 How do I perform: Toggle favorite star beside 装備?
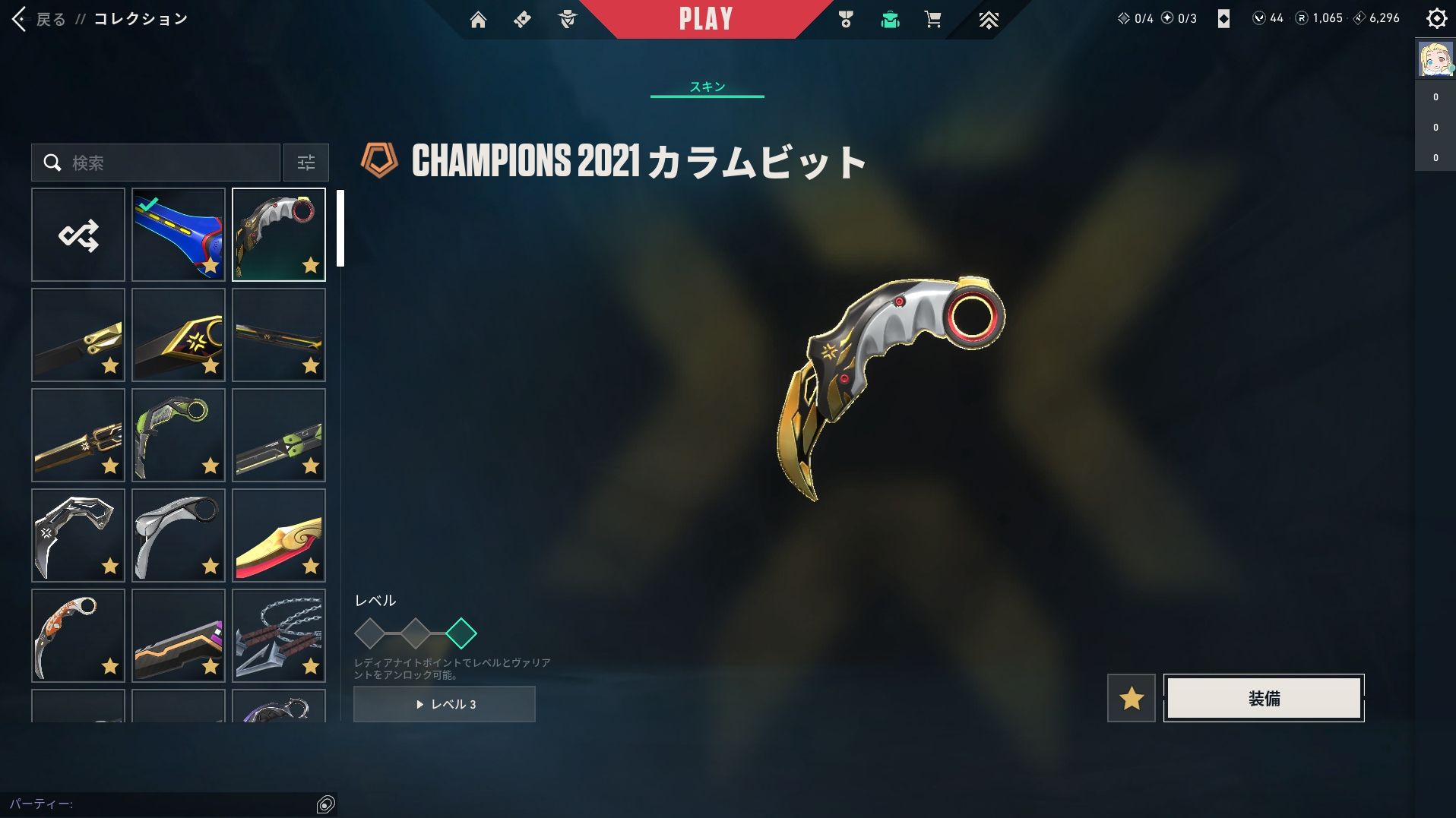(1131, 698)
